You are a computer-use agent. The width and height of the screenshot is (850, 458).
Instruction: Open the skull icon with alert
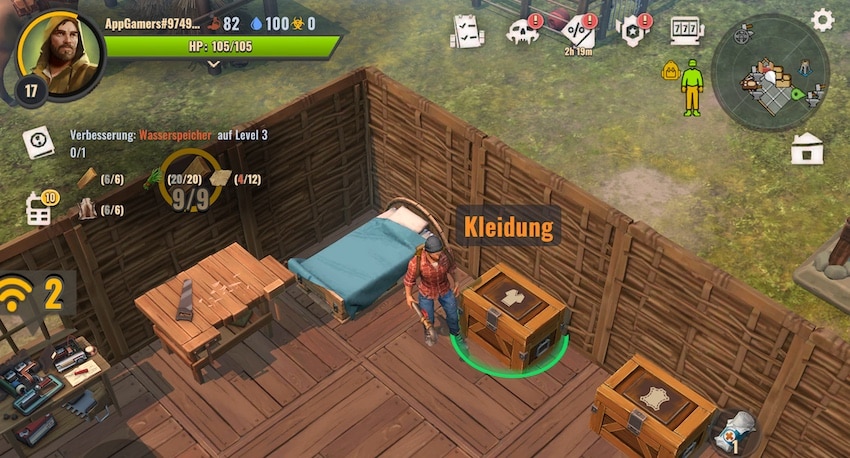(x=522, y=31)
